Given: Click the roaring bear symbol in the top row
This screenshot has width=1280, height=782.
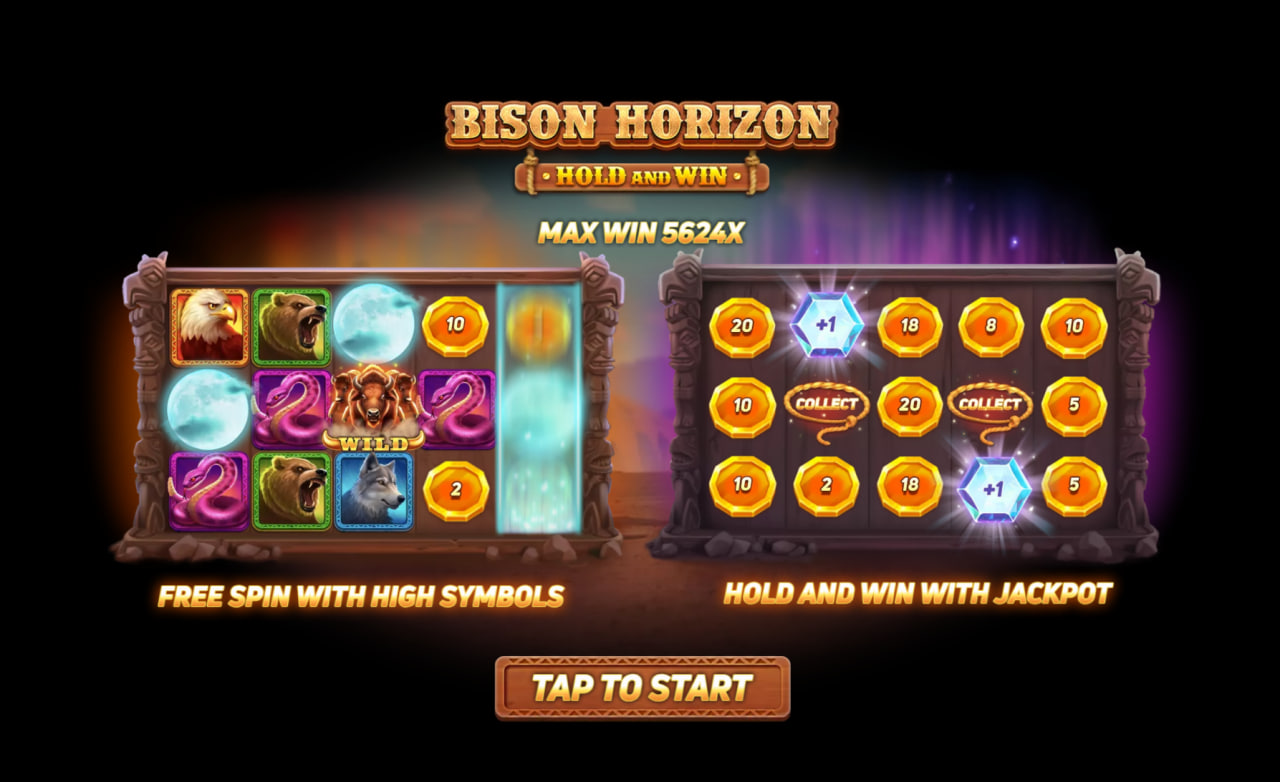Looking at the screenshot, I should tap(291, 327).
